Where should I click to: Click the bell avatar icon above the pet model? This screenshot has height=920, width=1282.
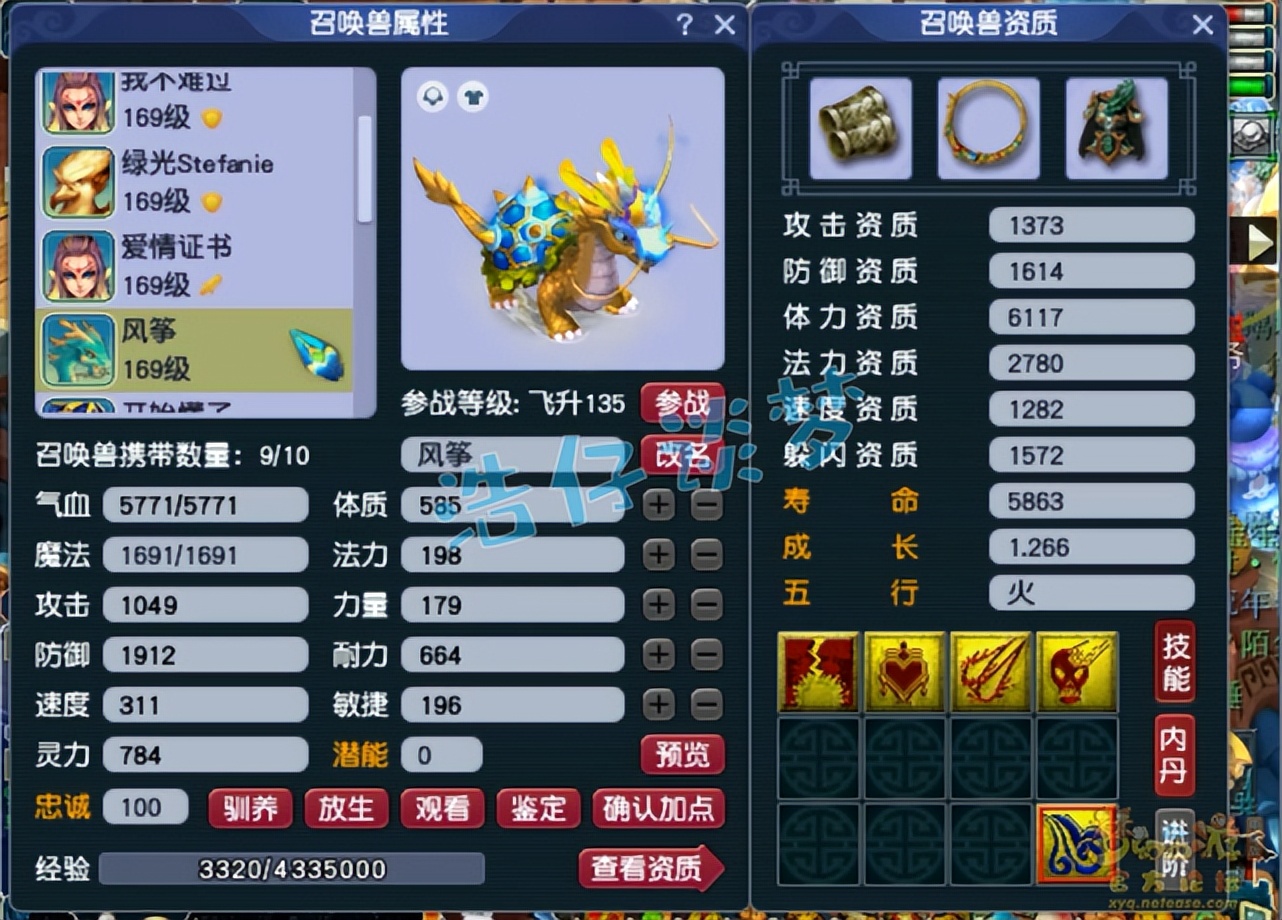coord(432,96)
